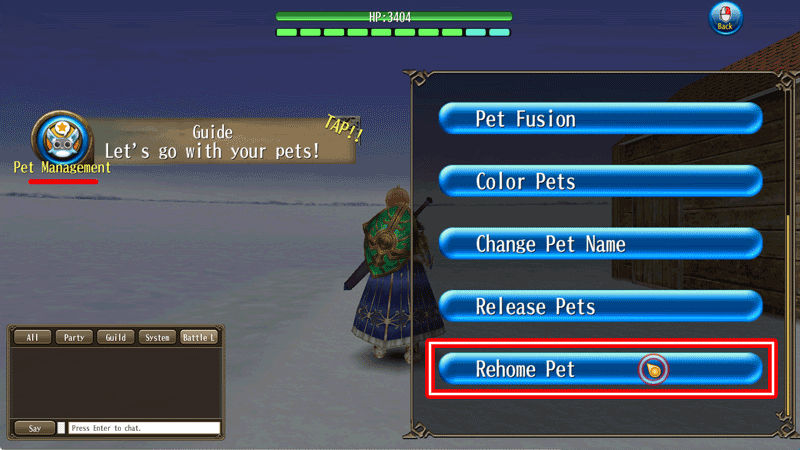Open the Pet Fusion menu entry
This screenshot has height=450, width=800.
tap(600, 119)
